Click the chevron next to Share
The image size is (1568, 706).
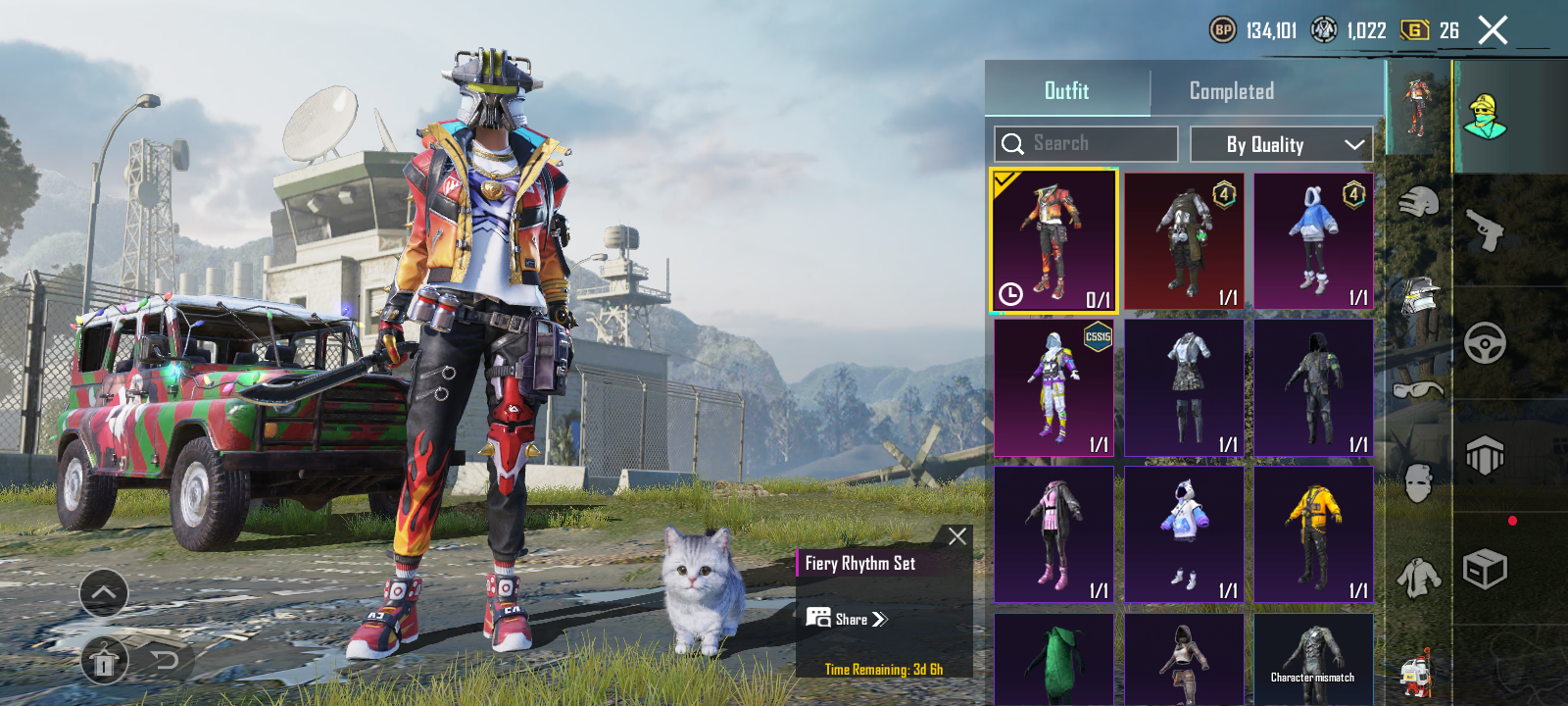click(x=880, y=619)
